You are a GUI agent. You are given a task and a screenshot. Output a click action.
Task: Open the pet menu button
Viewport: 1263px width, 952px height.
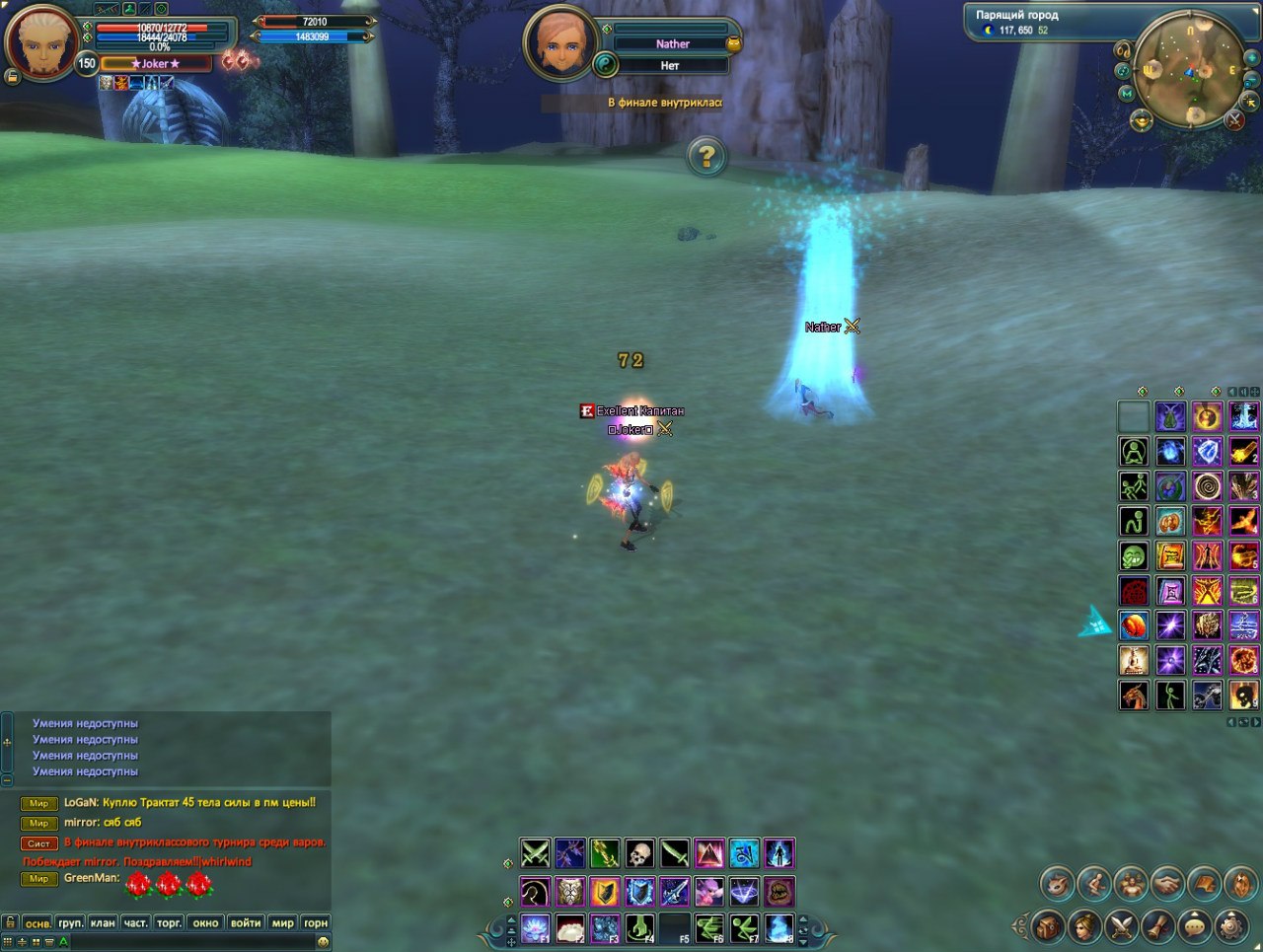point(1059,883)
